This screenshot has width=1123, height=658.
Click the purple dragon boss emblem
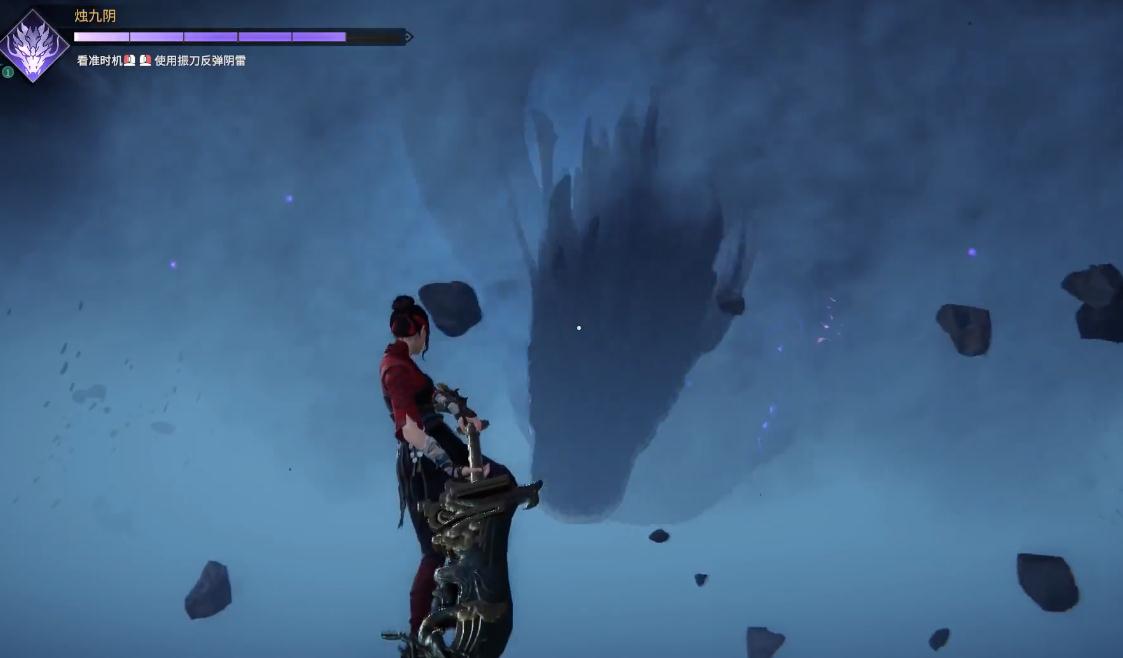[34, 45]
